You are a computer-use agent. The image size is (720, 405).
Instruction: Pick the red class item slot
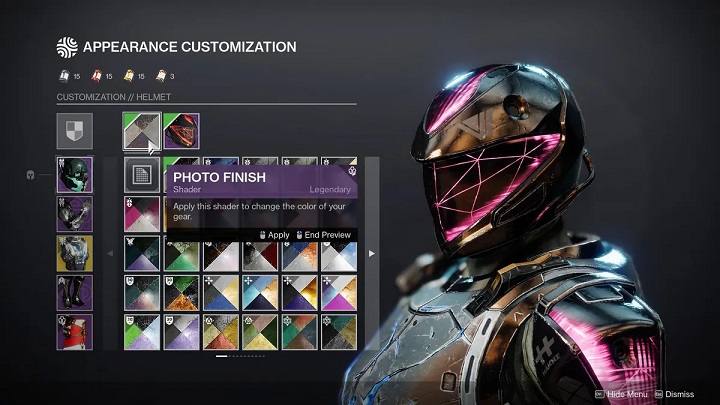point(75,331)
